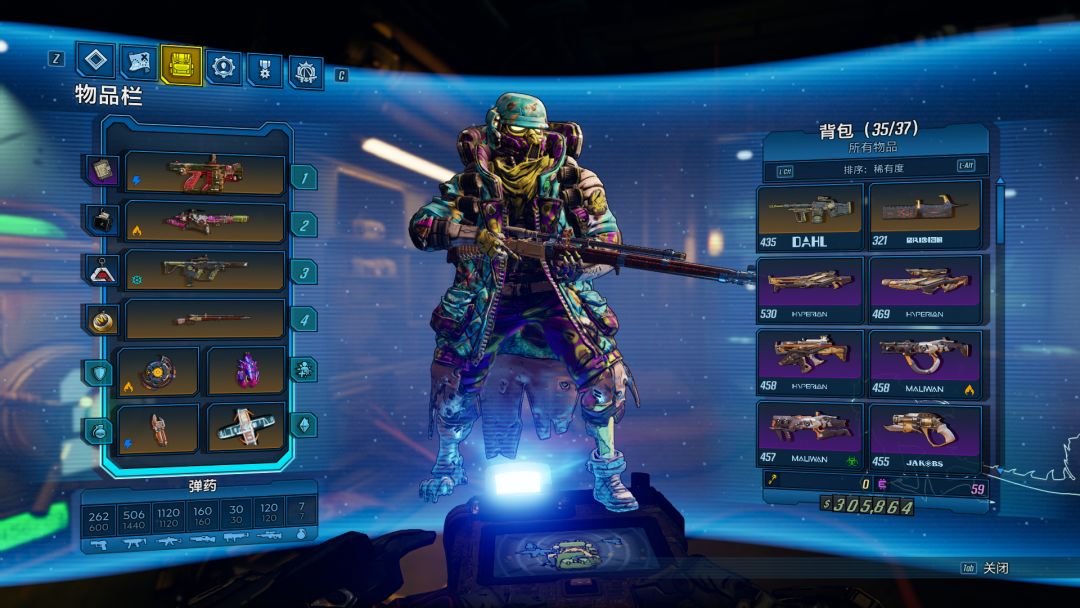Select weapon slot 2 pink gun
Viewport: 1080px width, 608px height.
coord(205,222)
